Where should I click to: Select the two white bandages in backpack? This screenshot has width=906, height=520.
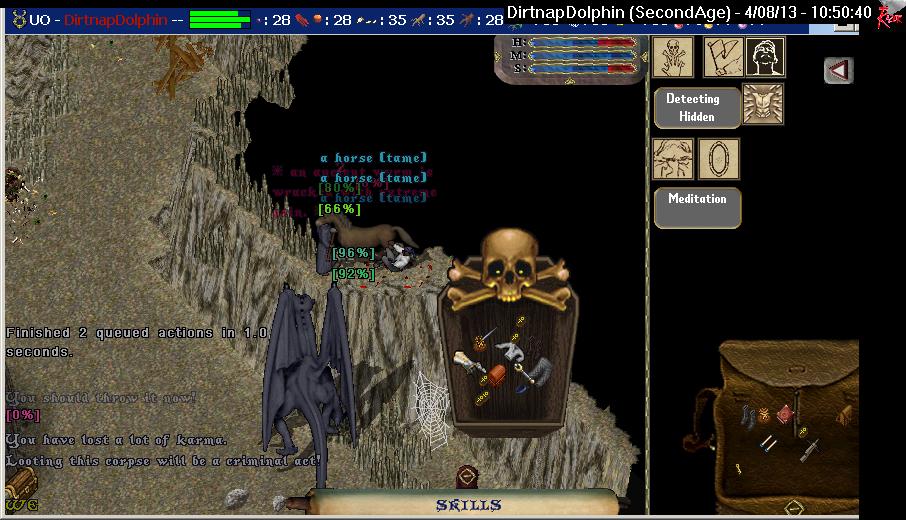[x=769, y=441]
